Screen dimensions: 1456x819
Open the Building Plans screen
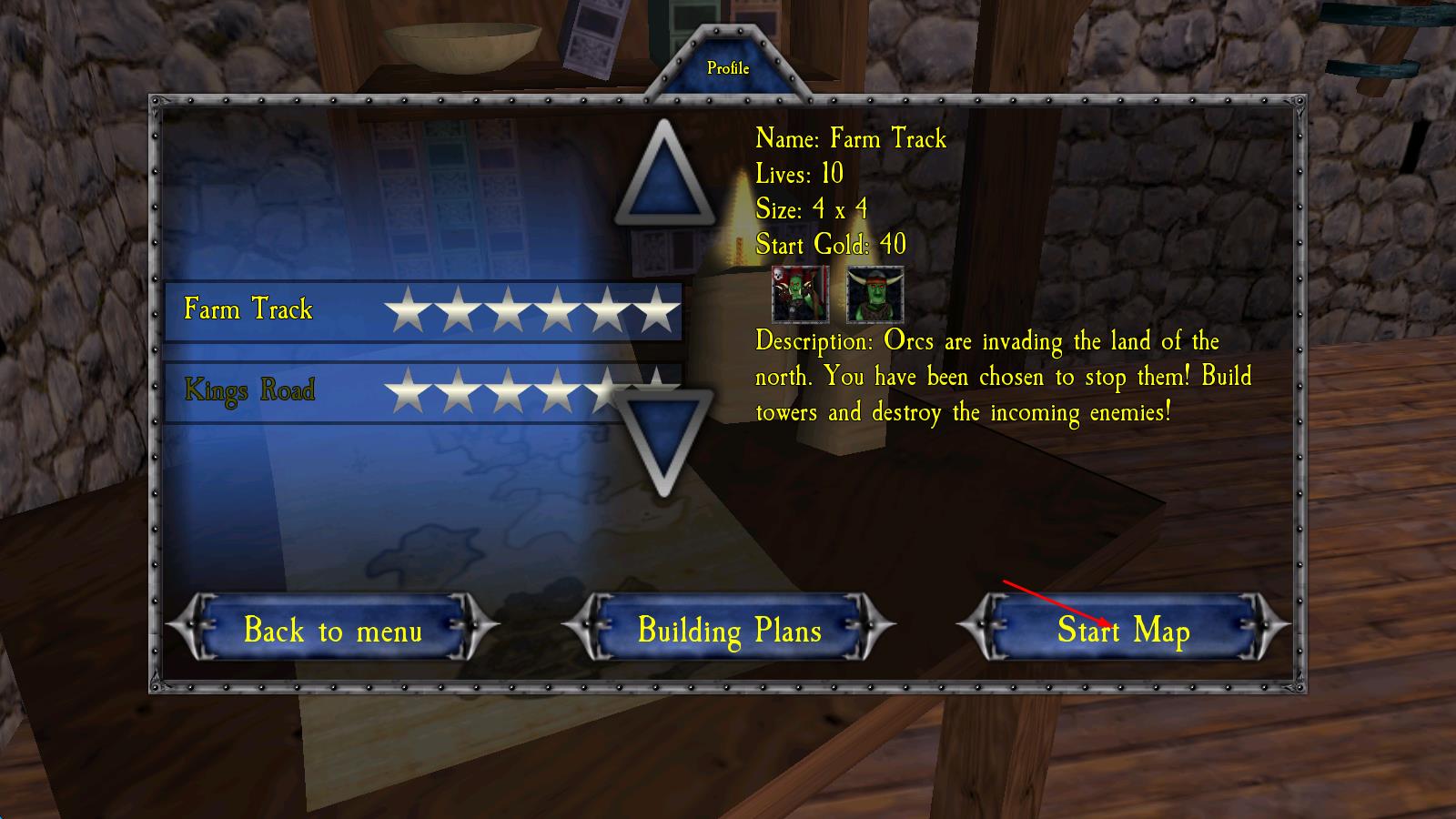729,630
